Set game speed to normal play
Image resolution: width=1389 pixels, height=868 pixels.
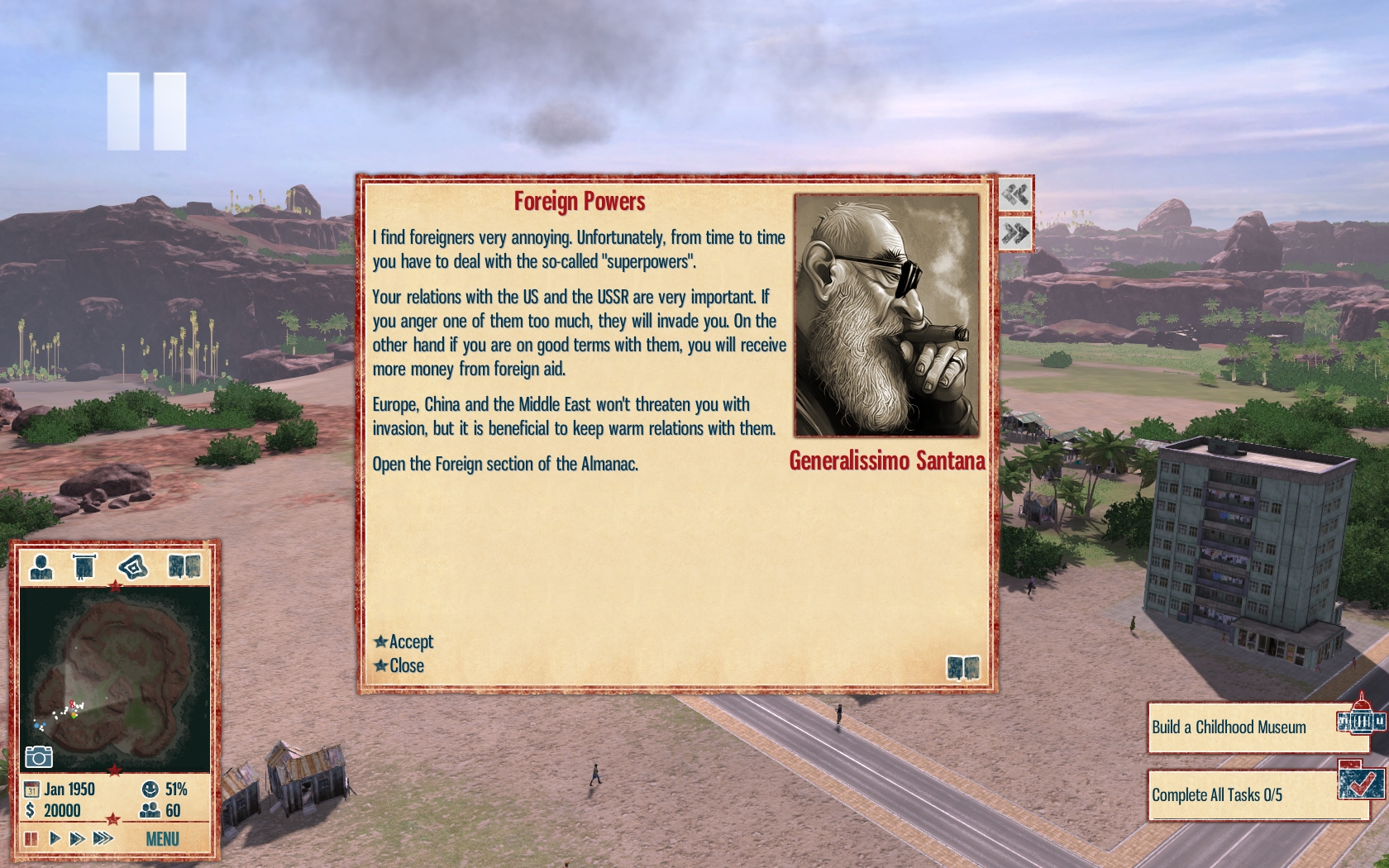[x=55, y=838]
